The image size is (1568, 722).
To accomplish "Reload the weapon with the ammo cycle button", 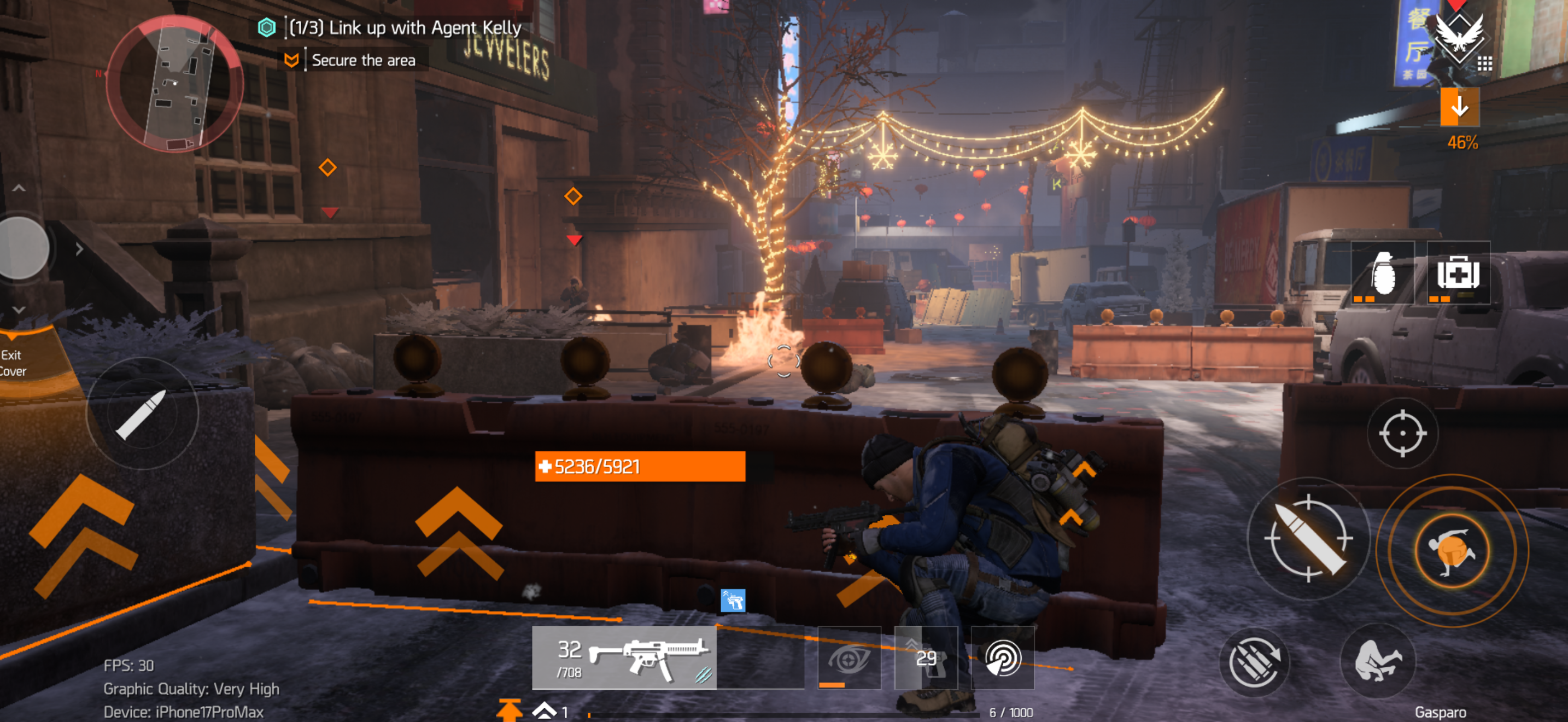I will pyautogui.click(x=1254, y=662).
